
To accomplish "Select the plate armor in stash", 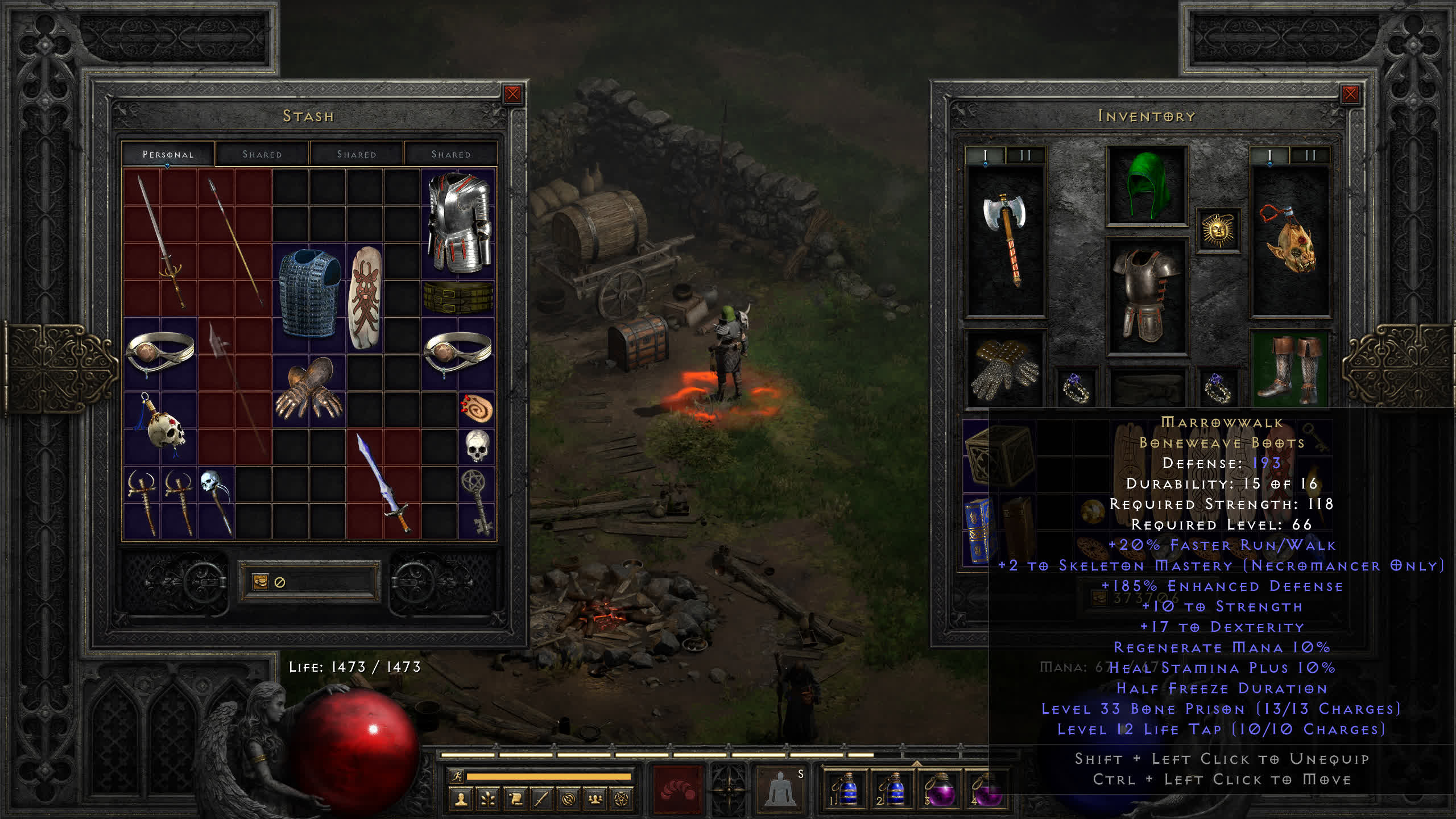I will (x=458, y=223).
